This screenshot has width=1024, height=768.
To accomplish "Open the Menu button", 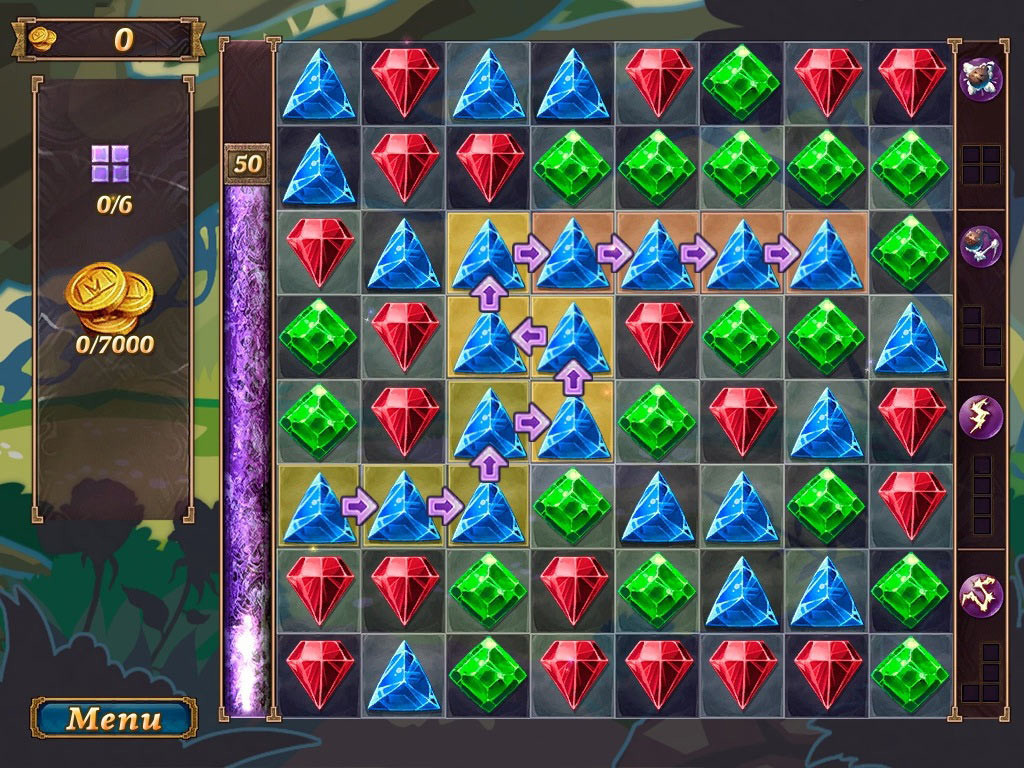I will tap(114, 718).
